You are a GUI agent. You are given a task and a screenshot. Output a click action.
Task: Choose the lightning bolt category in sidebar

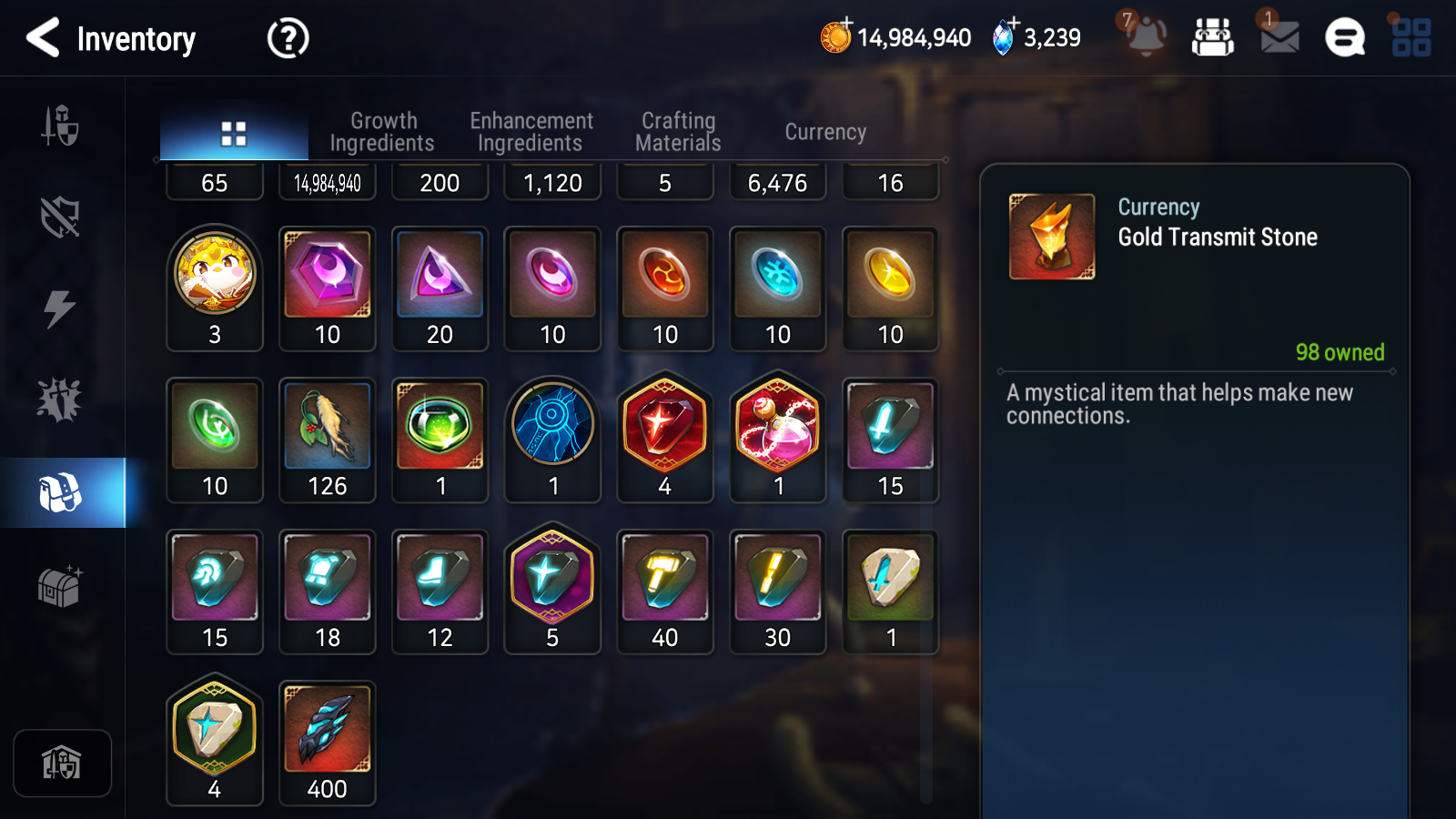[x=60, y=308]
